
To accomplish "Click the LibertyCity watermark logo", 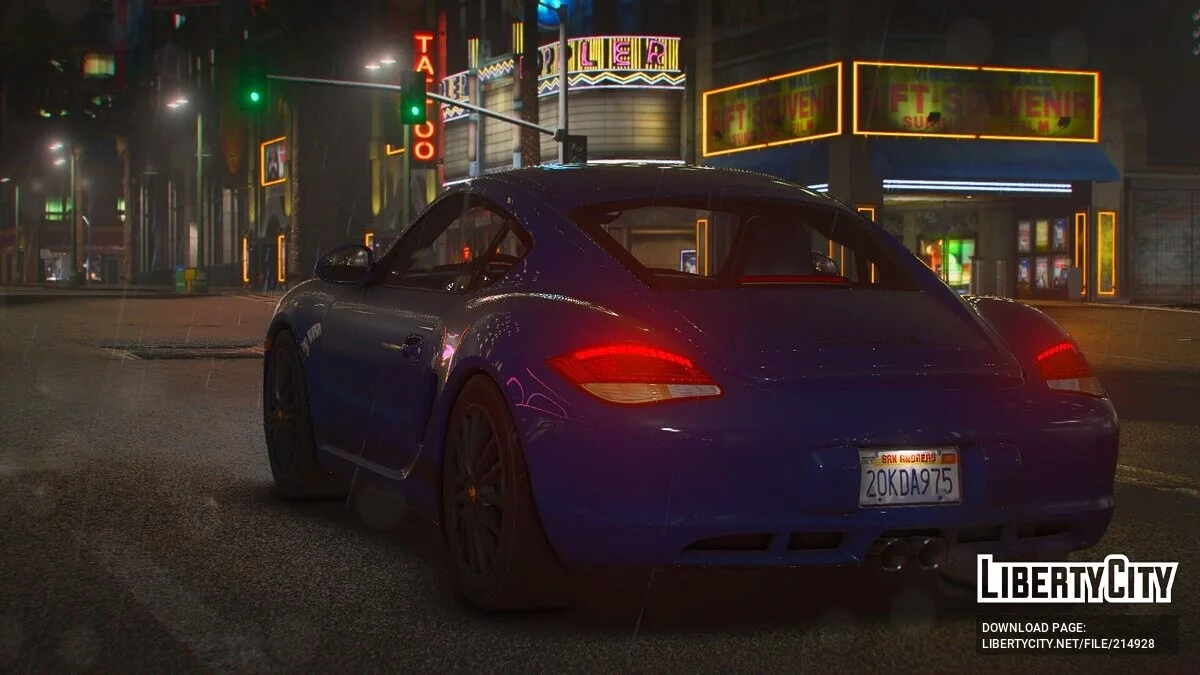I will tap(1077, 579).
